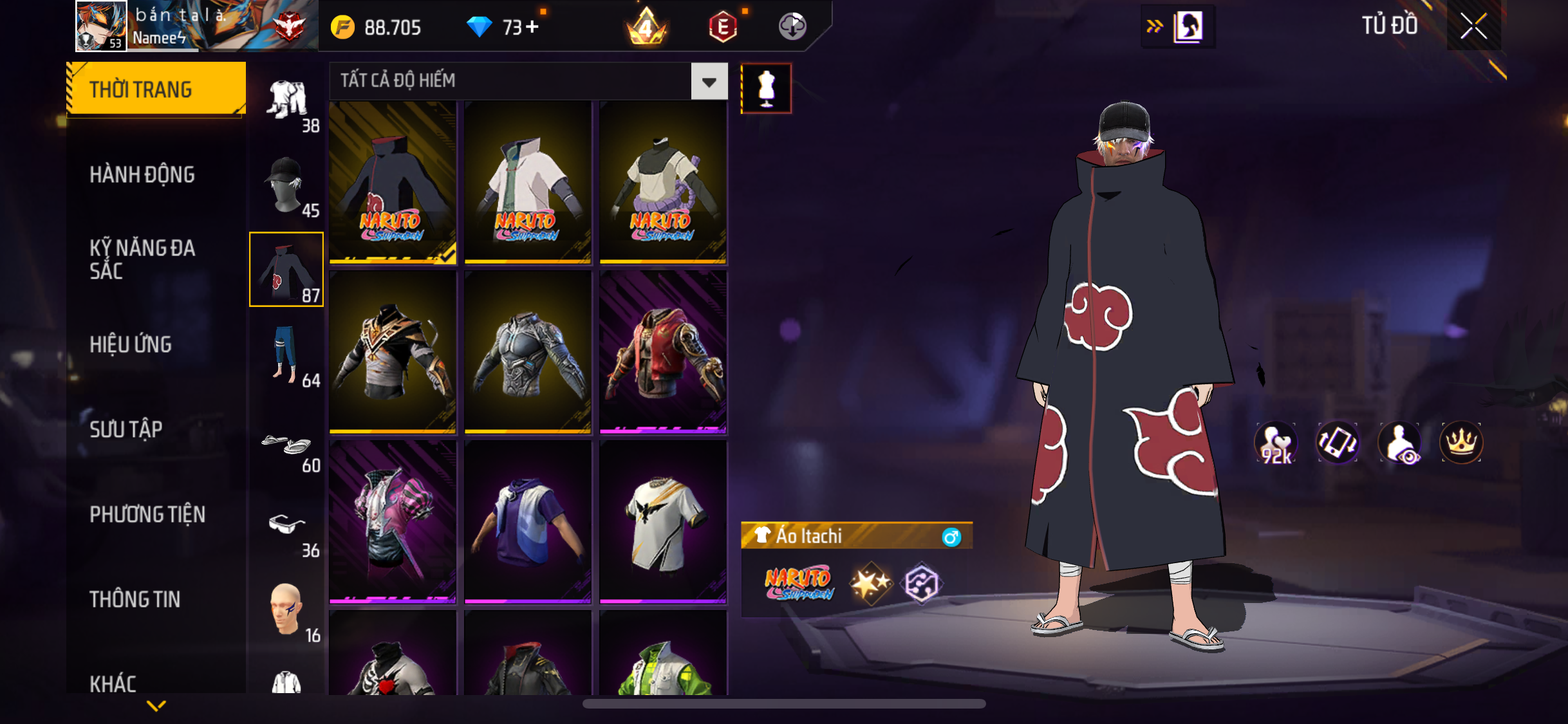Add diamonds with the plus button
The width and height of the screenshot is (1568, 724).
[532, 27]
